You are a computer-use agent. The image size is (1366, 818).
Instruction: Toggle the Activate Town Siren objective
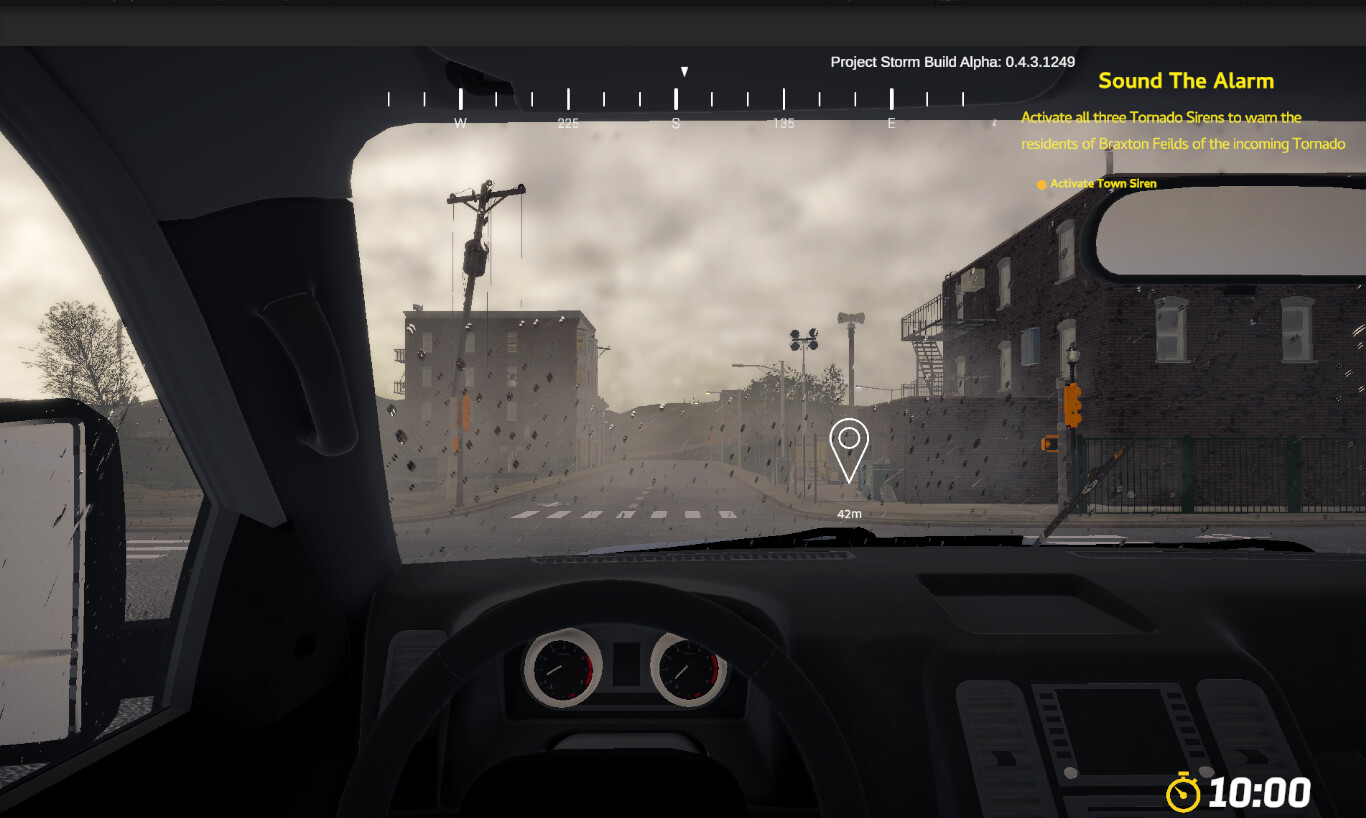1102,183
